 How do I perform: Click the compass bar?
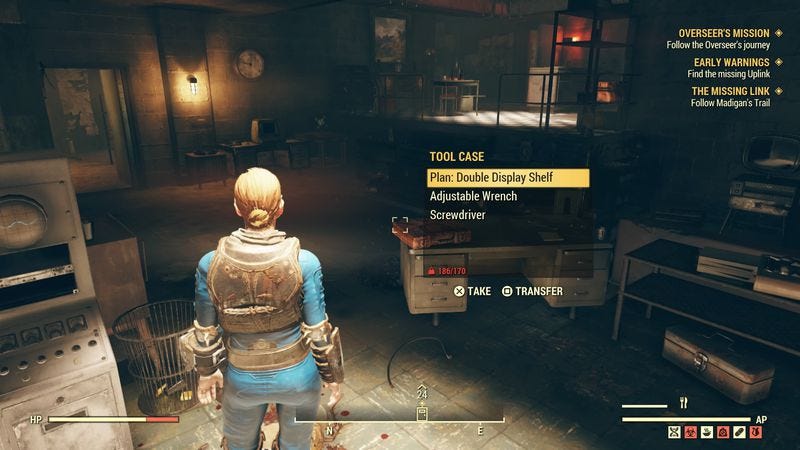pos(422,423)
